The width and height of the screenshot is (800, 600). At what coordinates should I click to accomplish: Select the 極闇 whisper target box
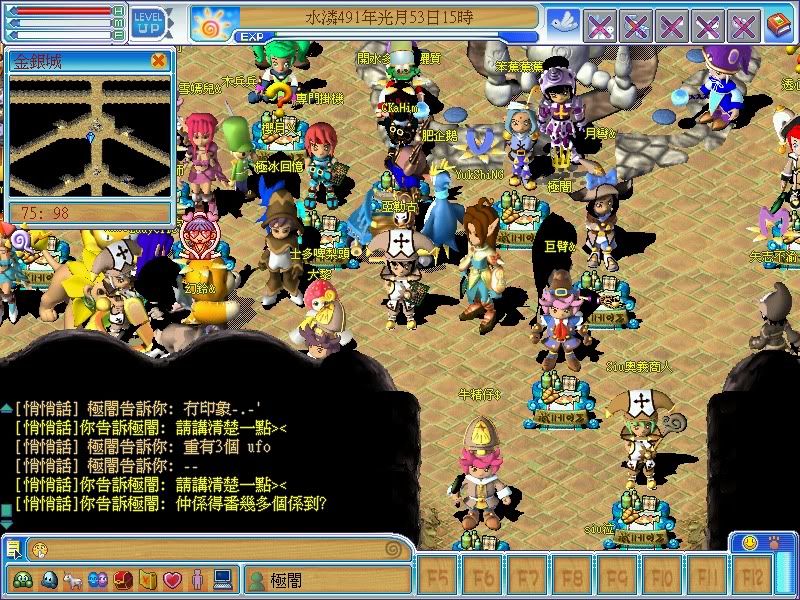tap(326, 579)
